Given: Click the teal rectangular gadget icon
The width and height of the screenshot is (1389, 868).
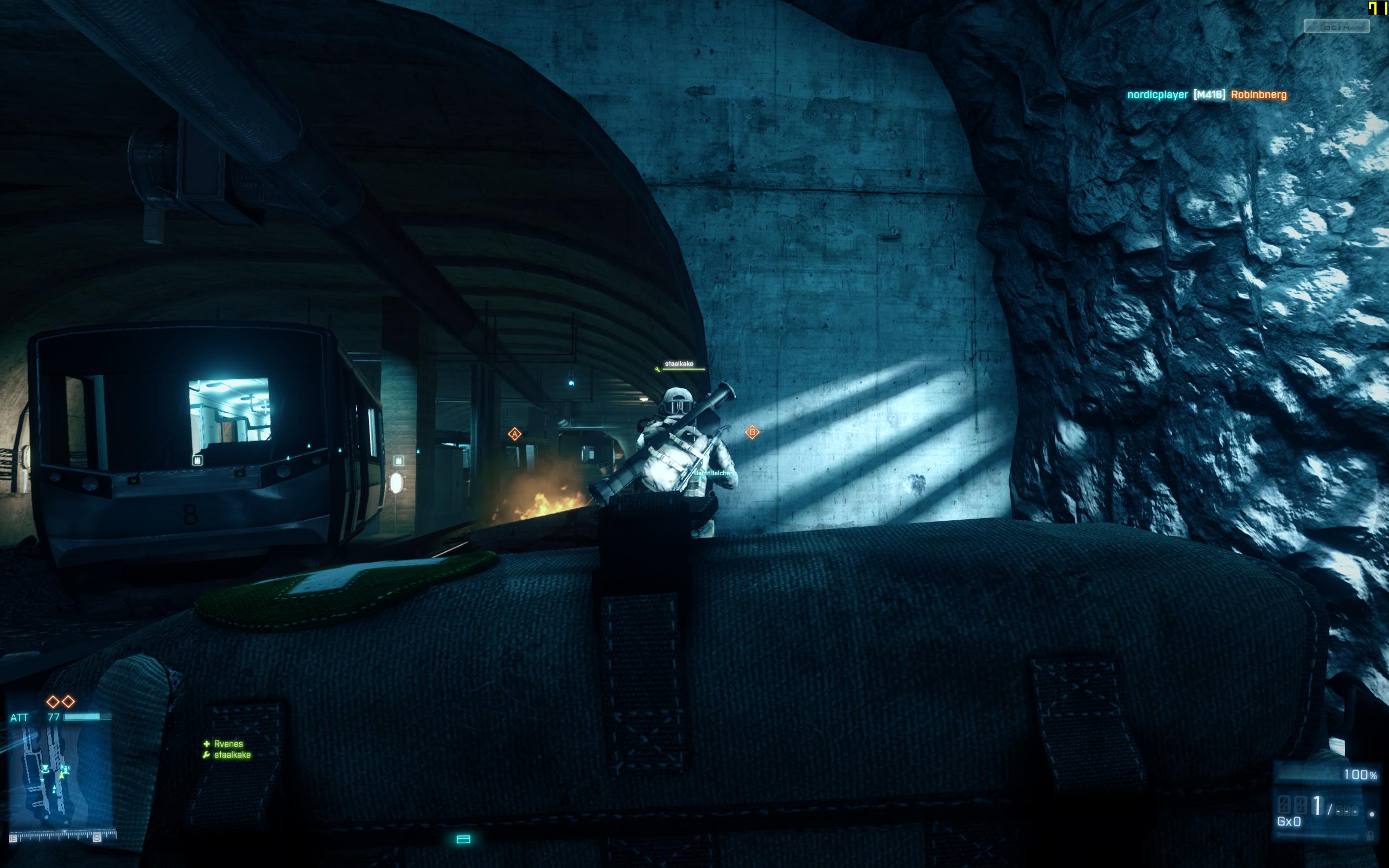Looking at the screenshot, I should point(463,839).
